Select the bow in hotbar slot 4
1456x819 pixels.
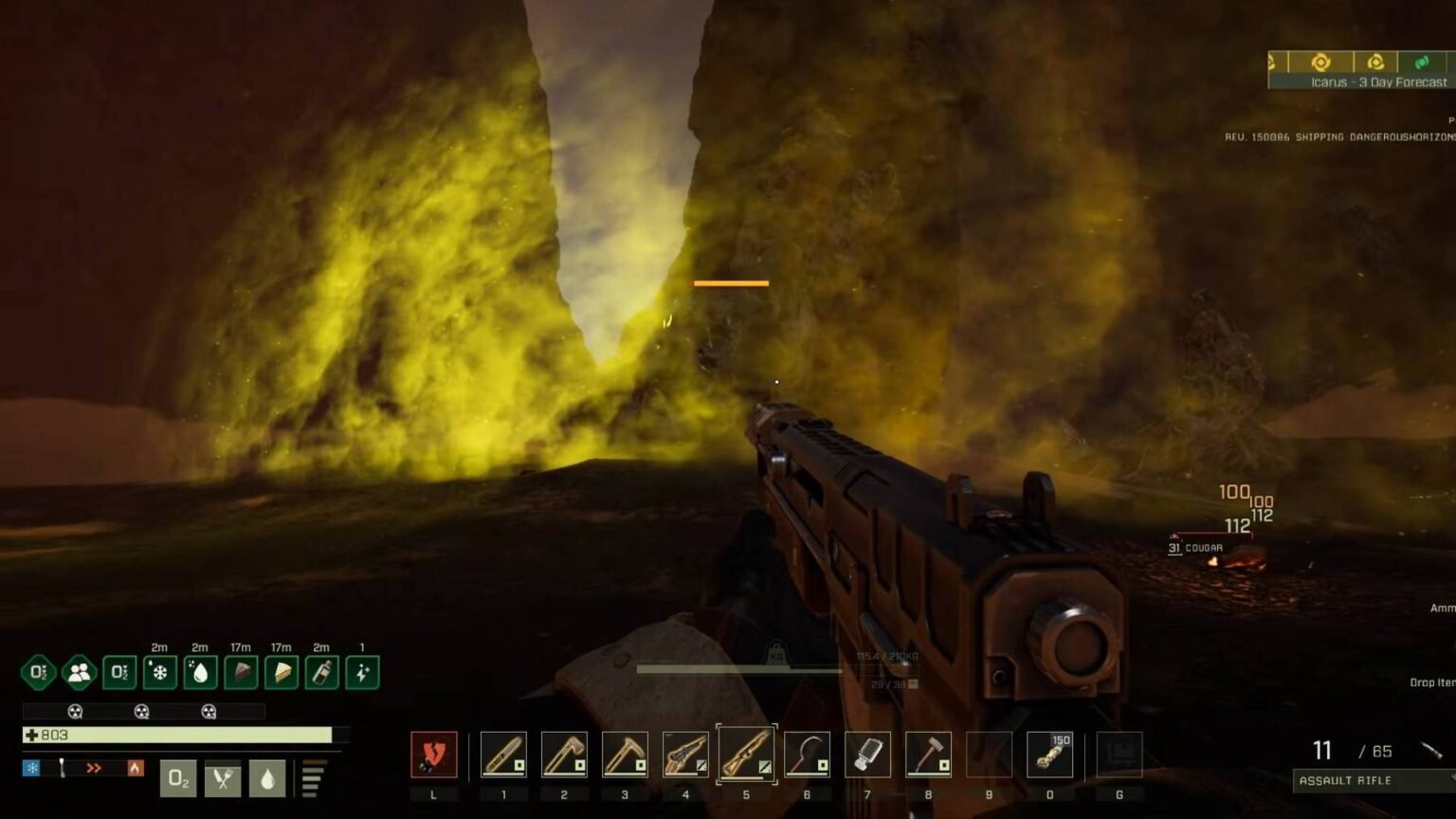685,754
